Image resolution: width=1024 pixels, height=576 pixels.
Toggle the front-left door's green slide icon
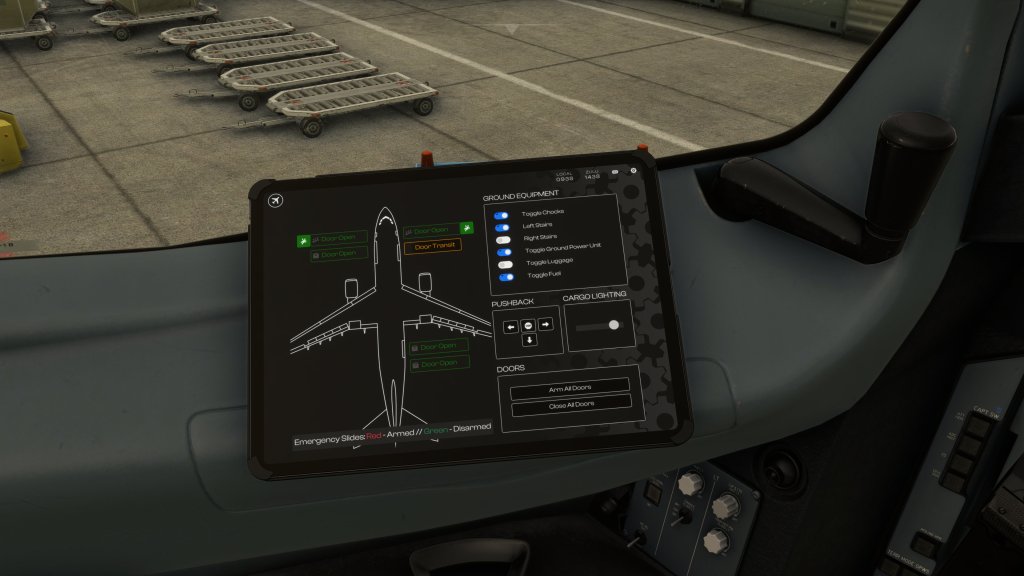(x=304, y=240)
